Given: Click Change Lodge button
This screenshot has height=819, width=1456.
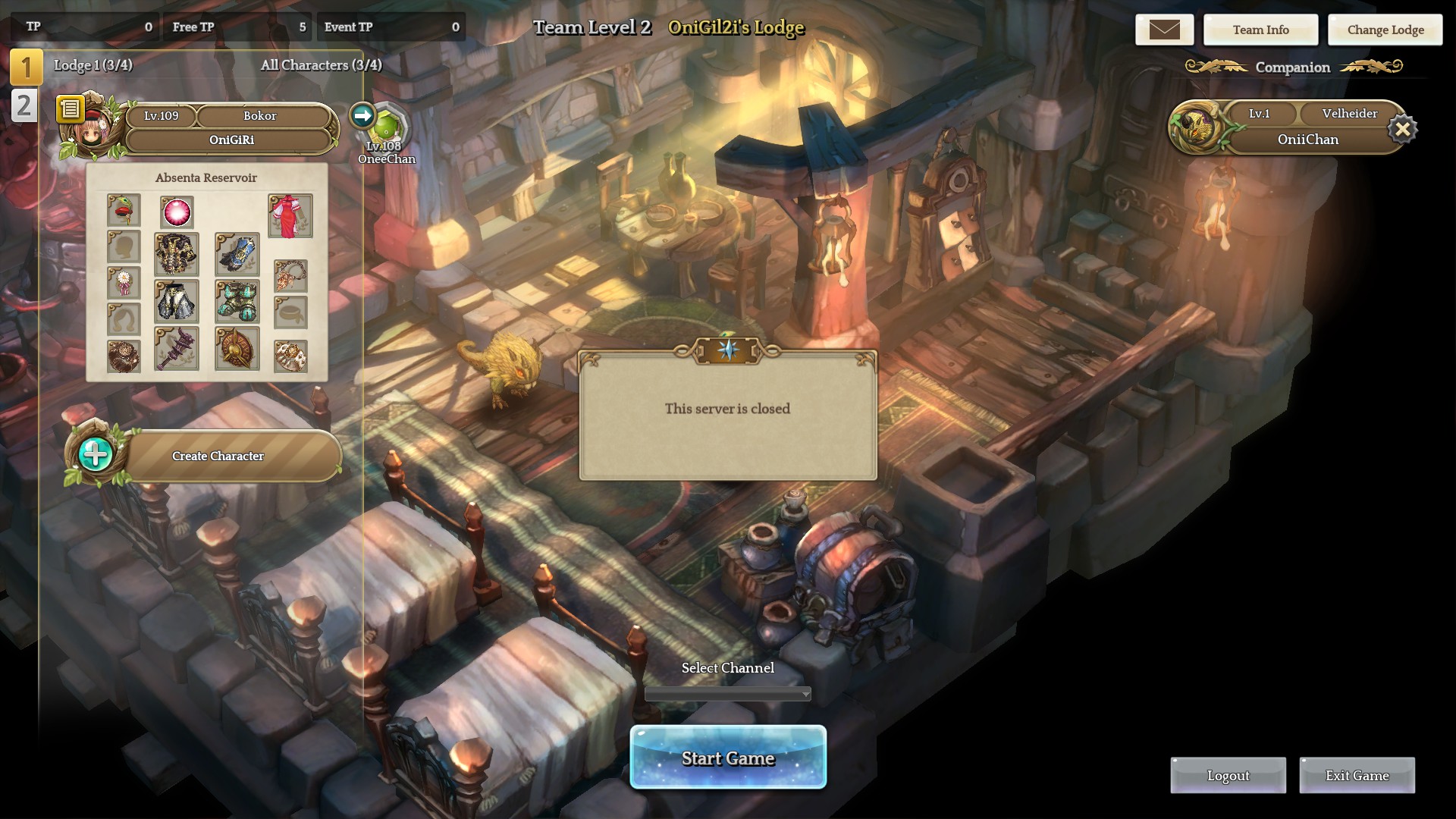Looking at the screenshot, I should (1385, 30).
